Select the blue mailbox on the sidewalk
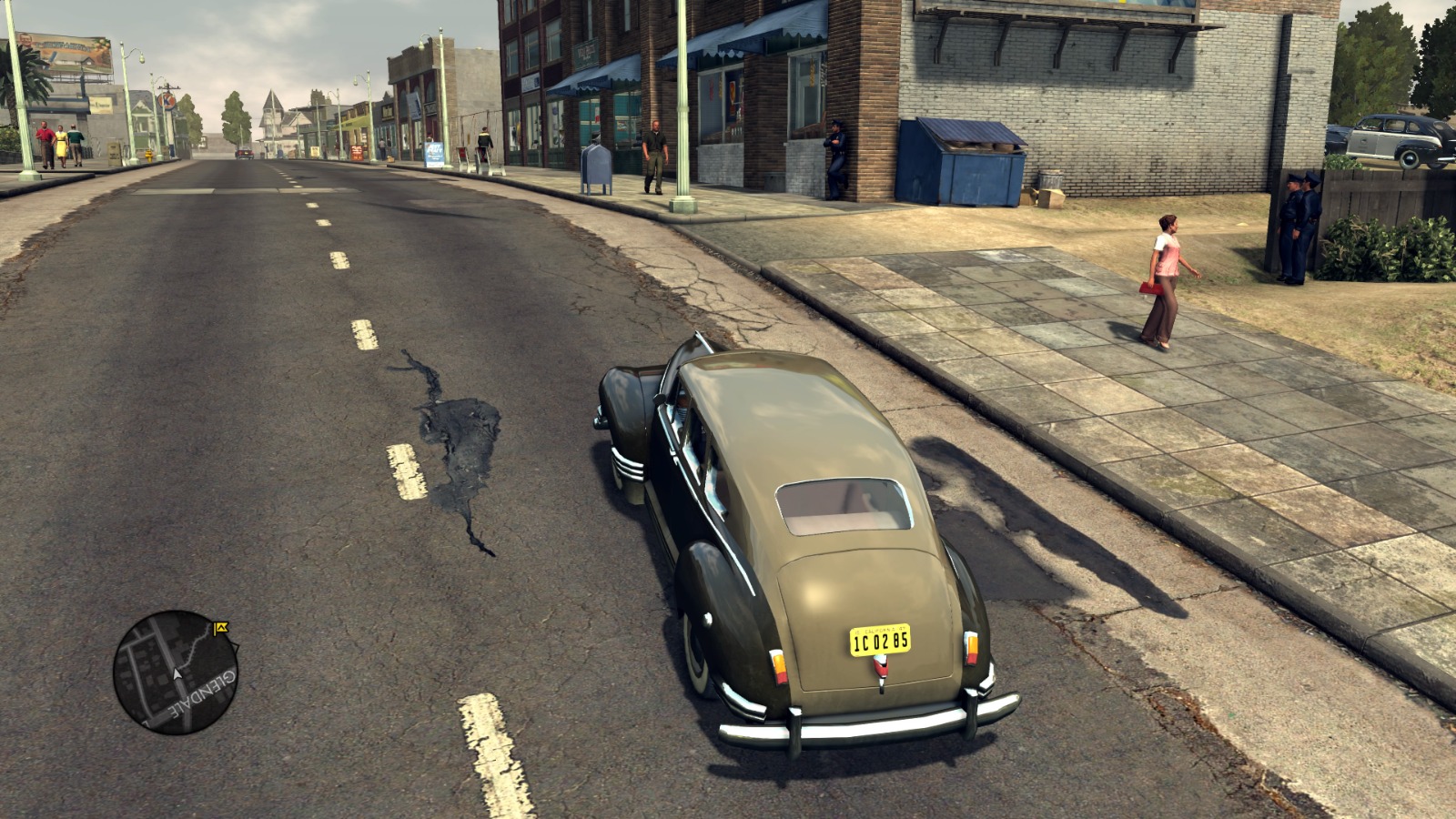The height and width of the screenshot is (819, 1456). [595, 166]
